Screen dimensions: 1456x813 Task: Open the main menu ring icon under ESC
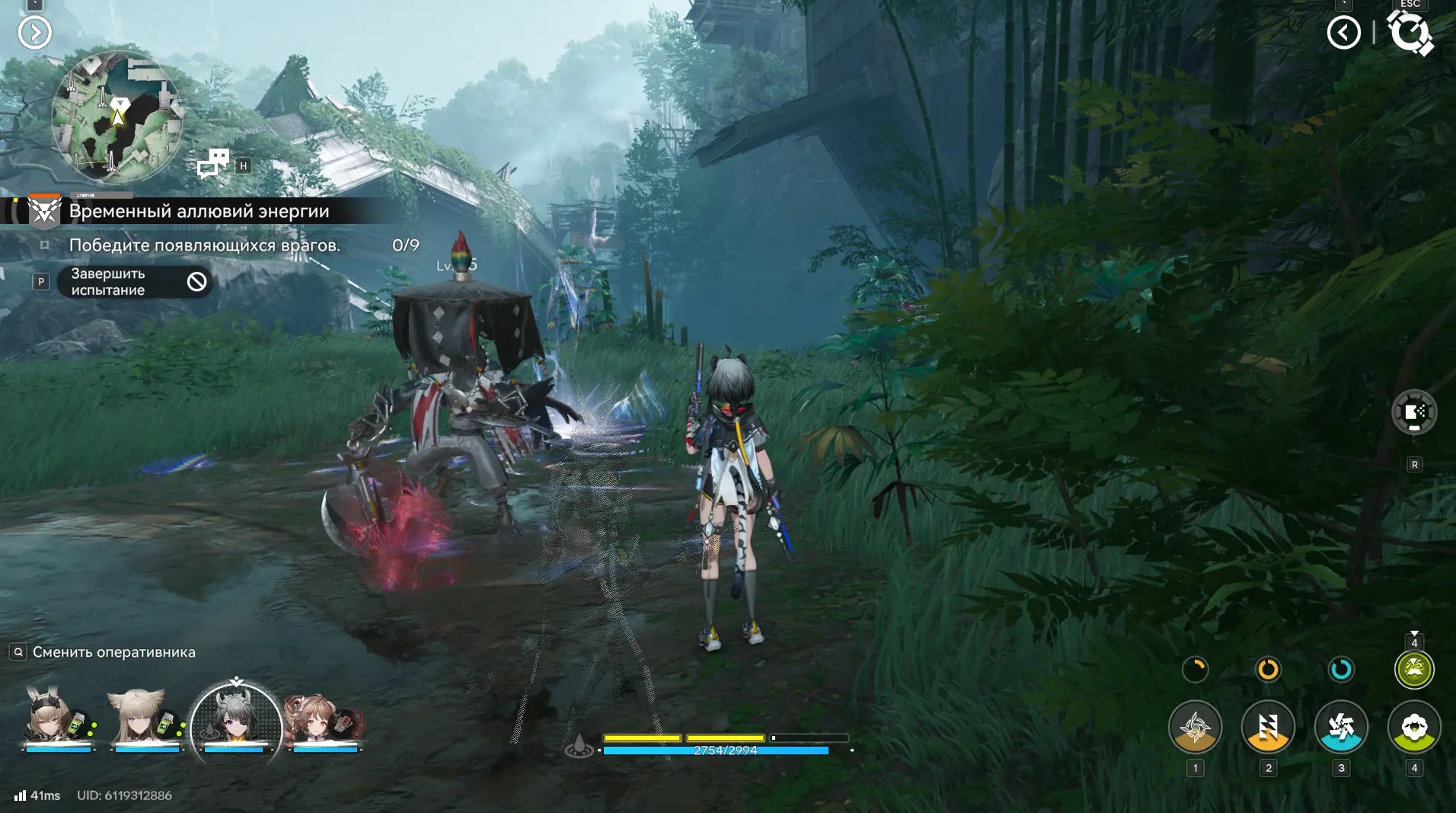click(x=1410, y=33)
